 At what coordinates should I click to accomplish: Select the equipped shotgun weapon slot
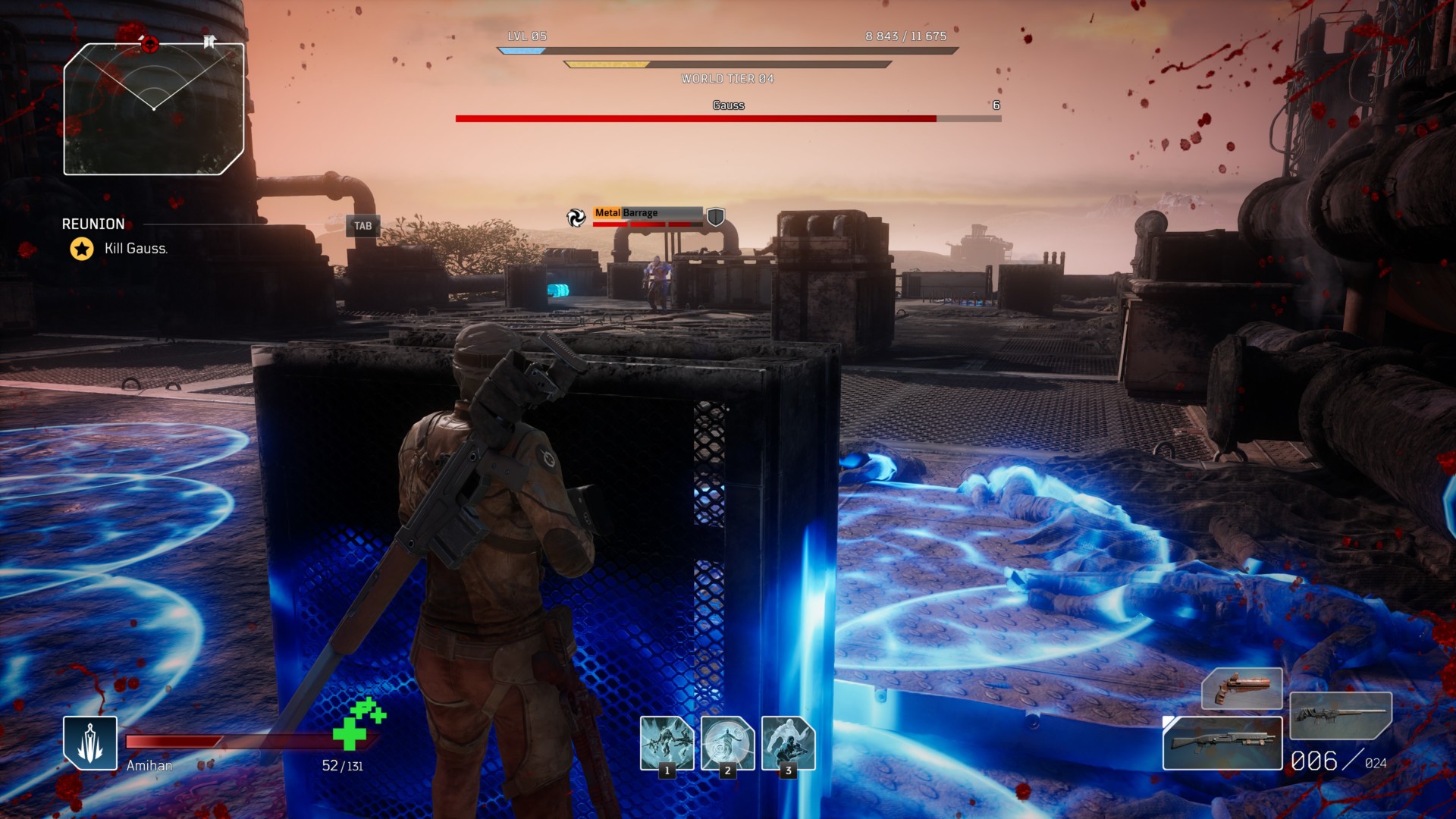[1222, 743]
